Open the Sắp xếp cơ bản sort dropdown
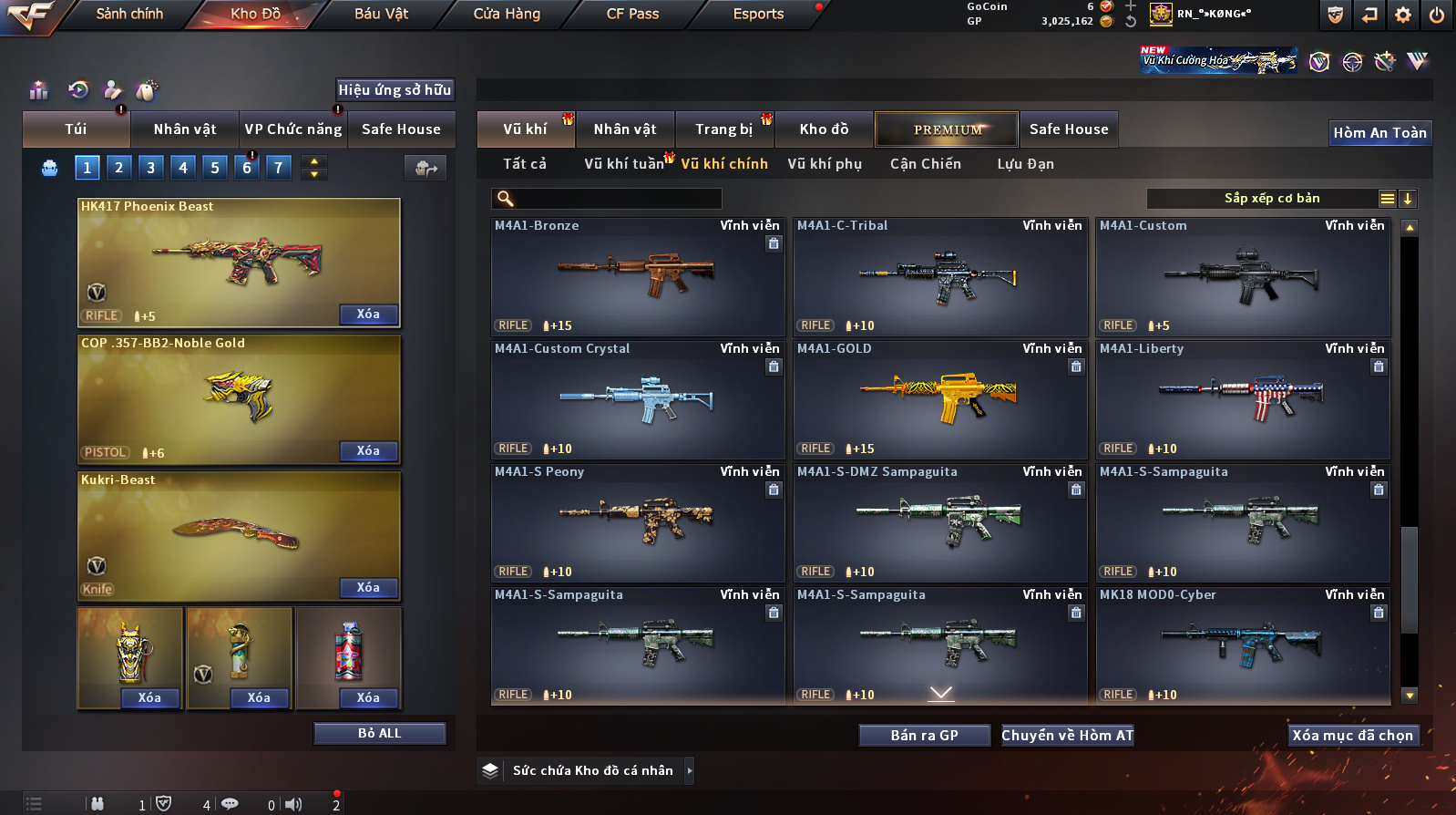The height and width of the screenshot is (815, 1456). pos(1271,199)
